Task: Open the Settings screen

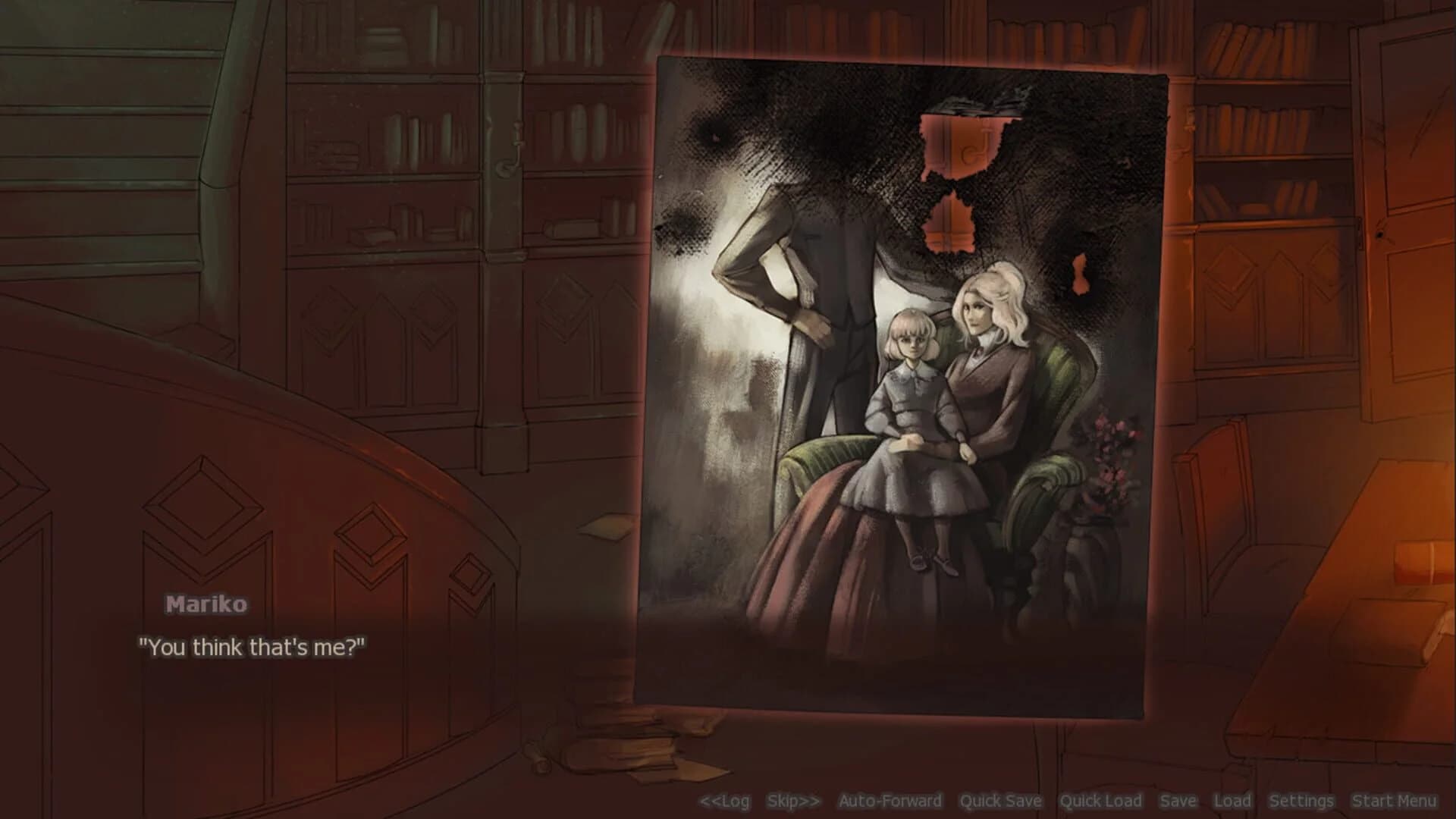Action: pos(1302,801)
